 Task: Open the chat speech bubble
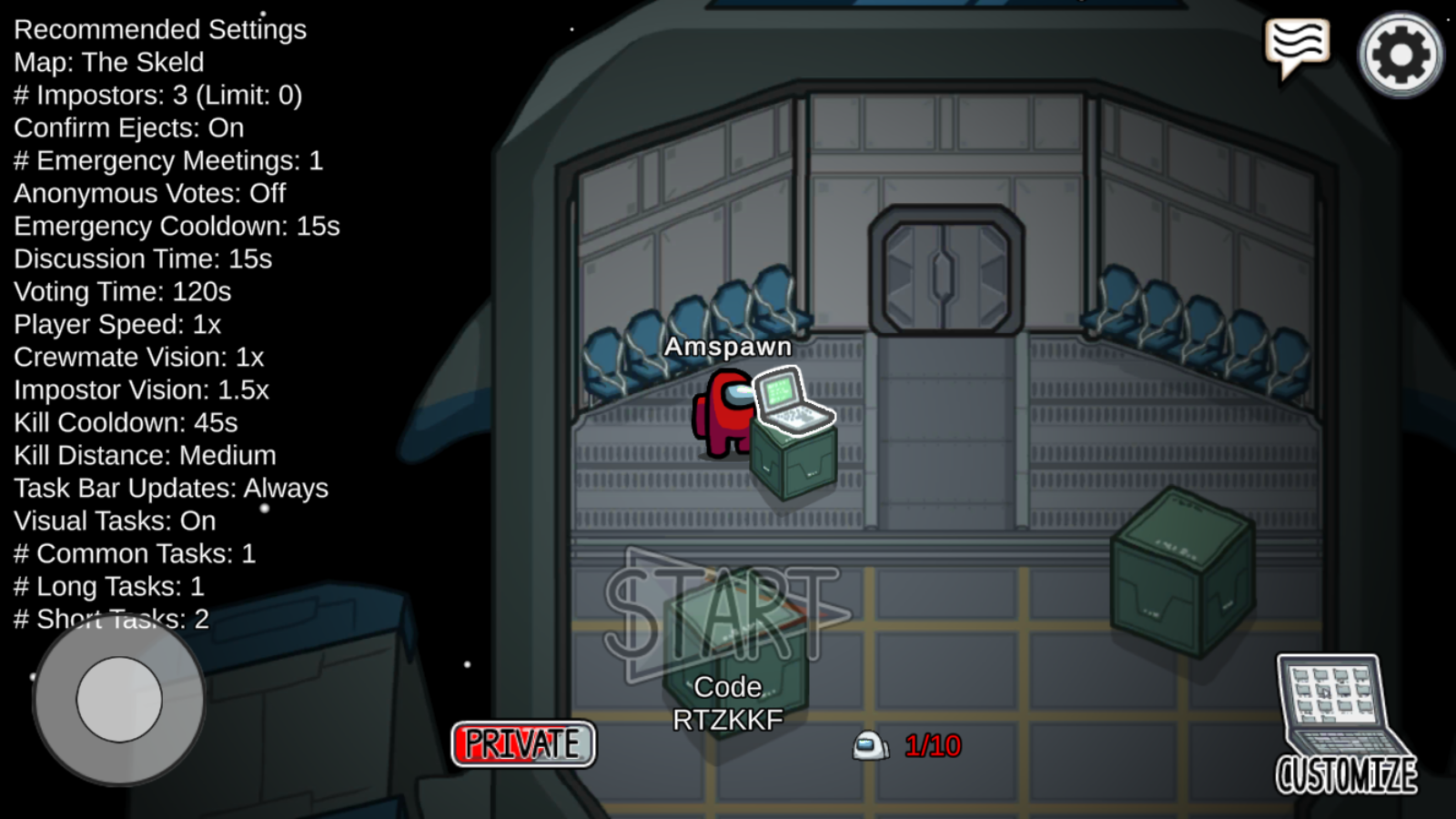point(1298,47)
